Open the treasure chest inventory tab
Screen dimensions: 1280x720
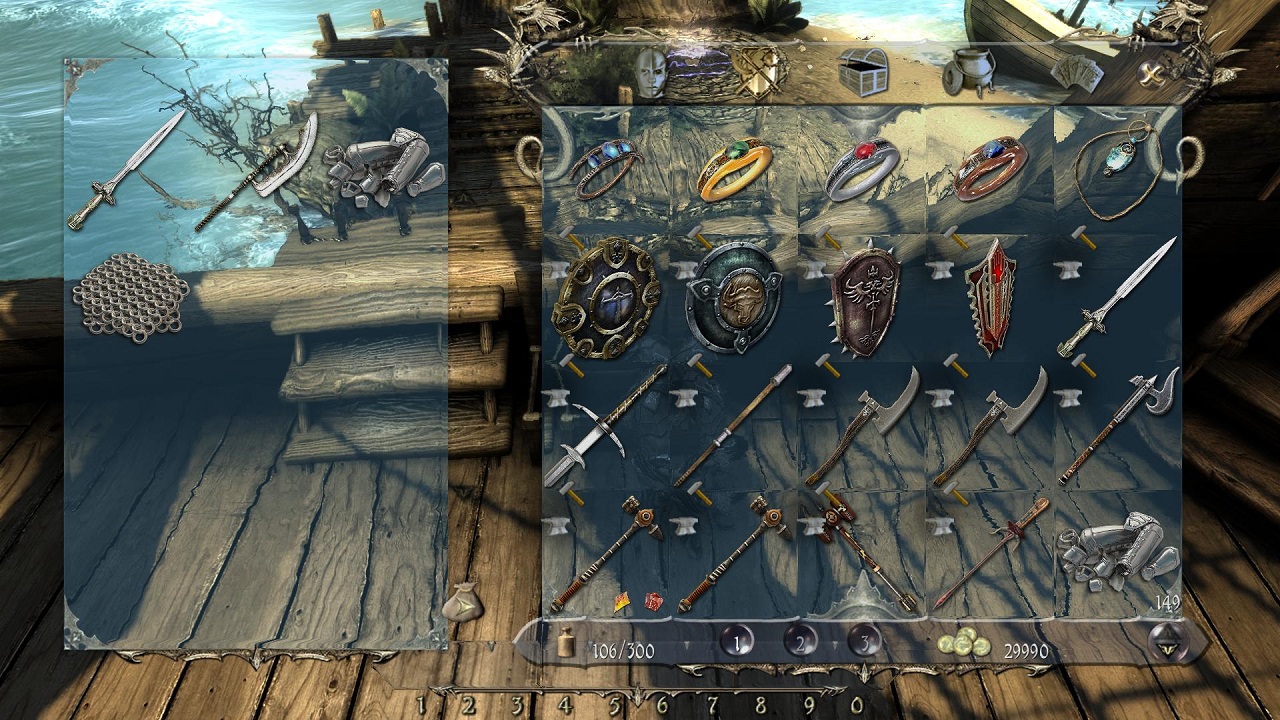[x=863, y=72]
